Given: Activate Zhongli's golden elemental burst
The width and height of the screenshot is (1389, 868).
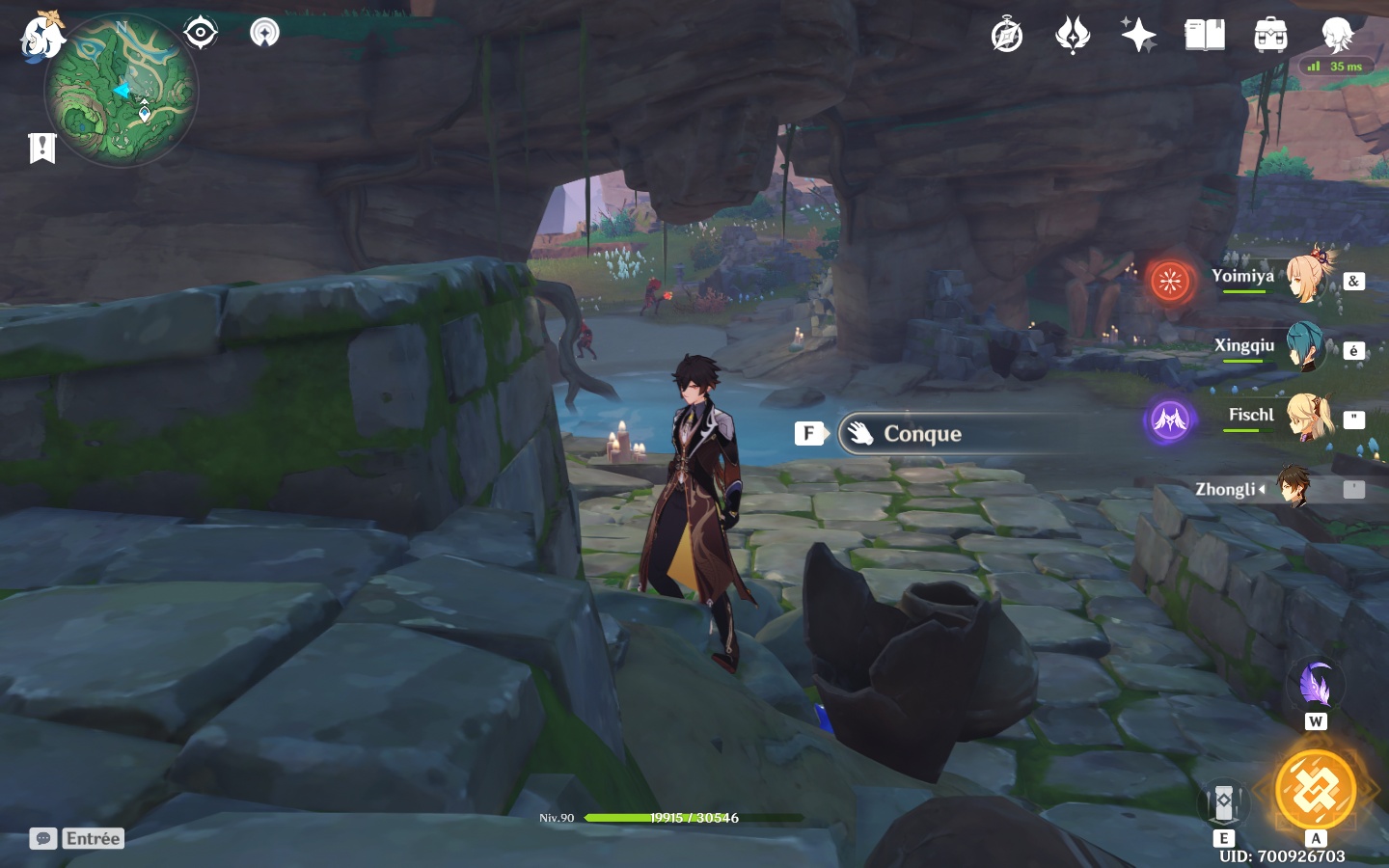Looking at the screenshot, I should pyautogui.click(x=1315, y=791).
